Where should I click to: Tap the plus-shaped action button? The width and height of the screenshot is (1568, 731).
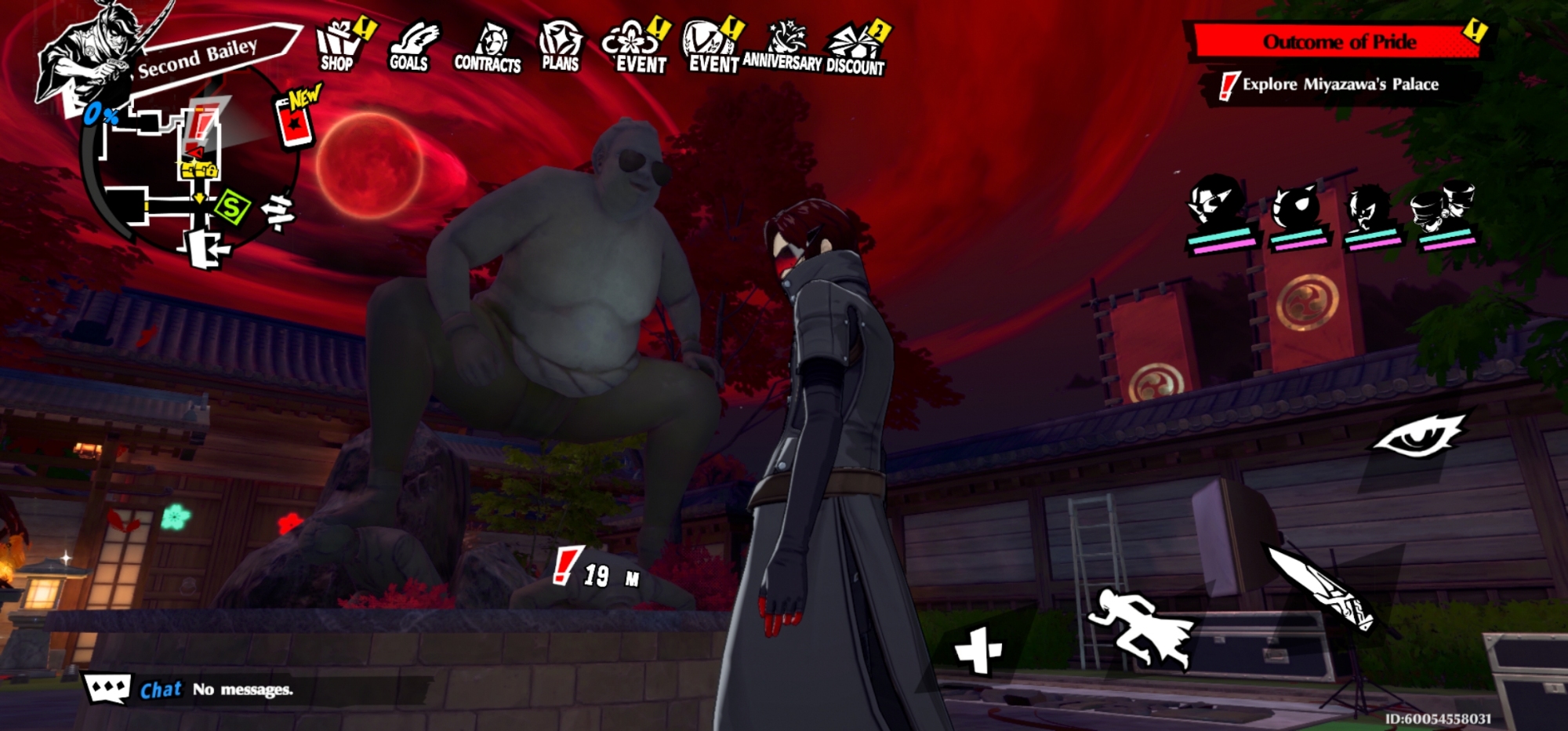click(978, 649)
